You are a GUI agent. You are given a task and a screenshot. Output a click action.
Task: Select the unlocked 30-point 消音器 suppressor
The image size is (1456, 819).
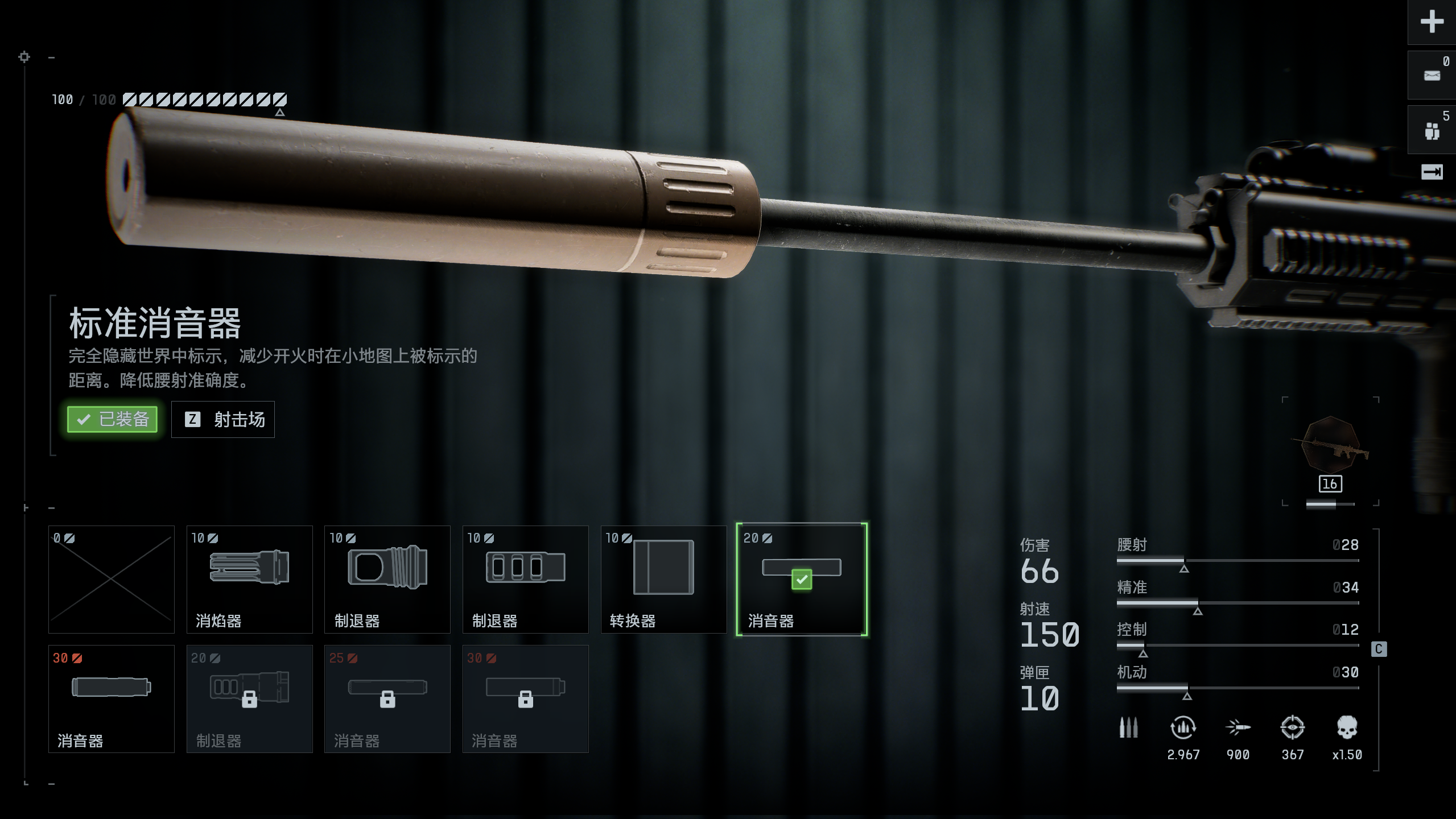click(x=112, y=698)
